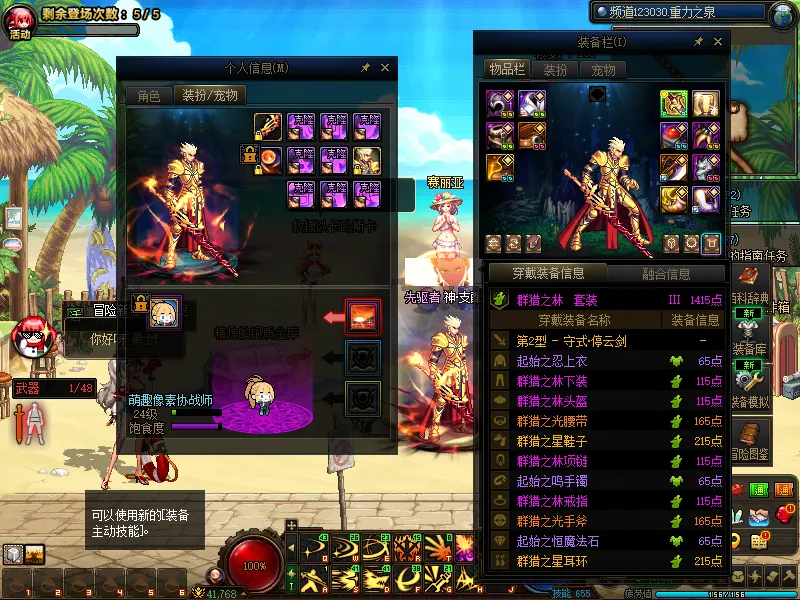The image size is (800, 600).
Task: Switch to the 装扮 costume tab in 装备栏
Action: click(555, 70)
